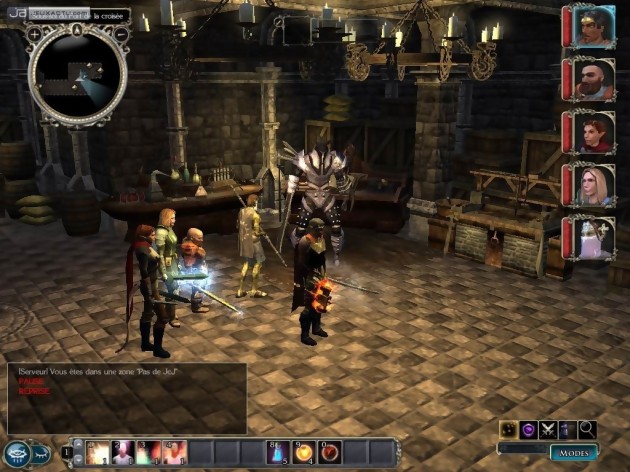This screenshot has width=630, height=472.
Task: Select the bottom party member portrait
Action: point(593,238)
